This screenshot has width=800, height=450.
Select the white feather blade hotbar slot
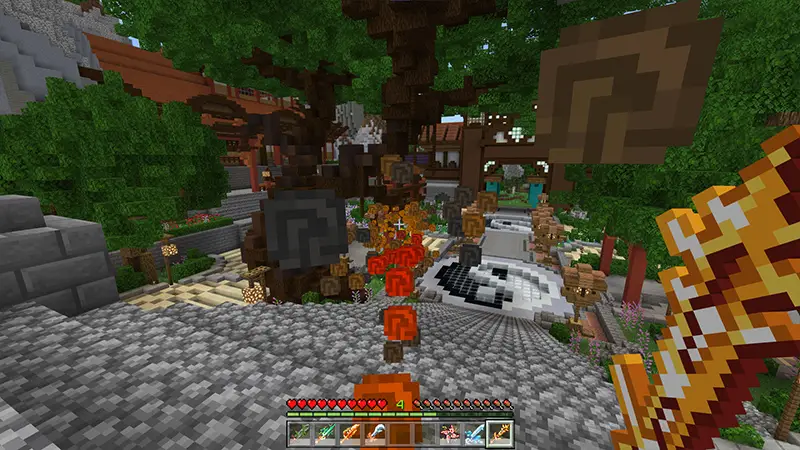(x=375, y=432)
